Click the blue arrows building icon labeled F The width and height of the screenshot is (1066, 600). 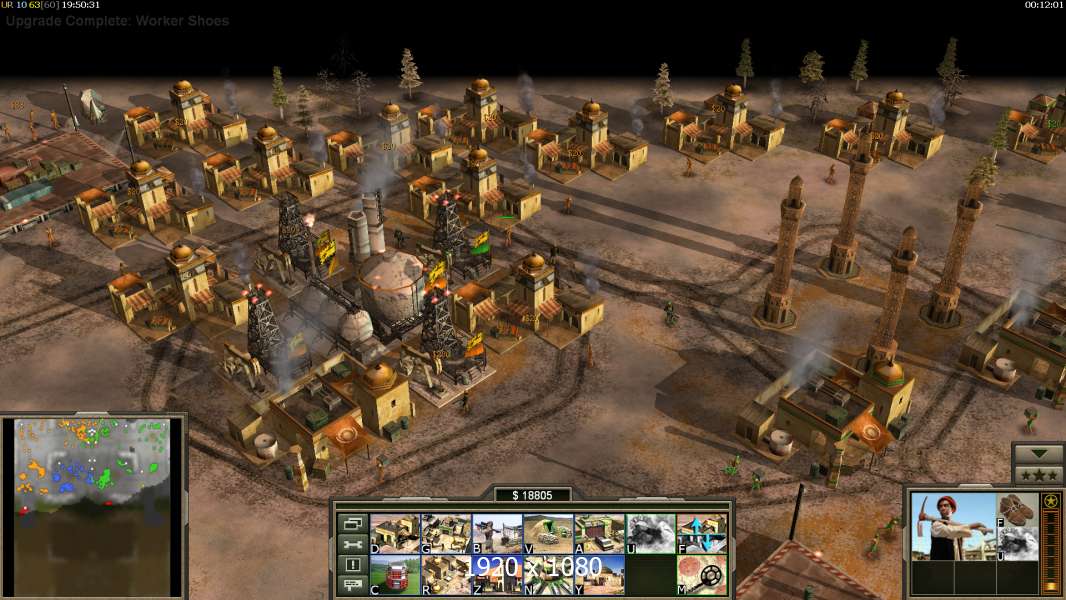click(x=702, y=534)
